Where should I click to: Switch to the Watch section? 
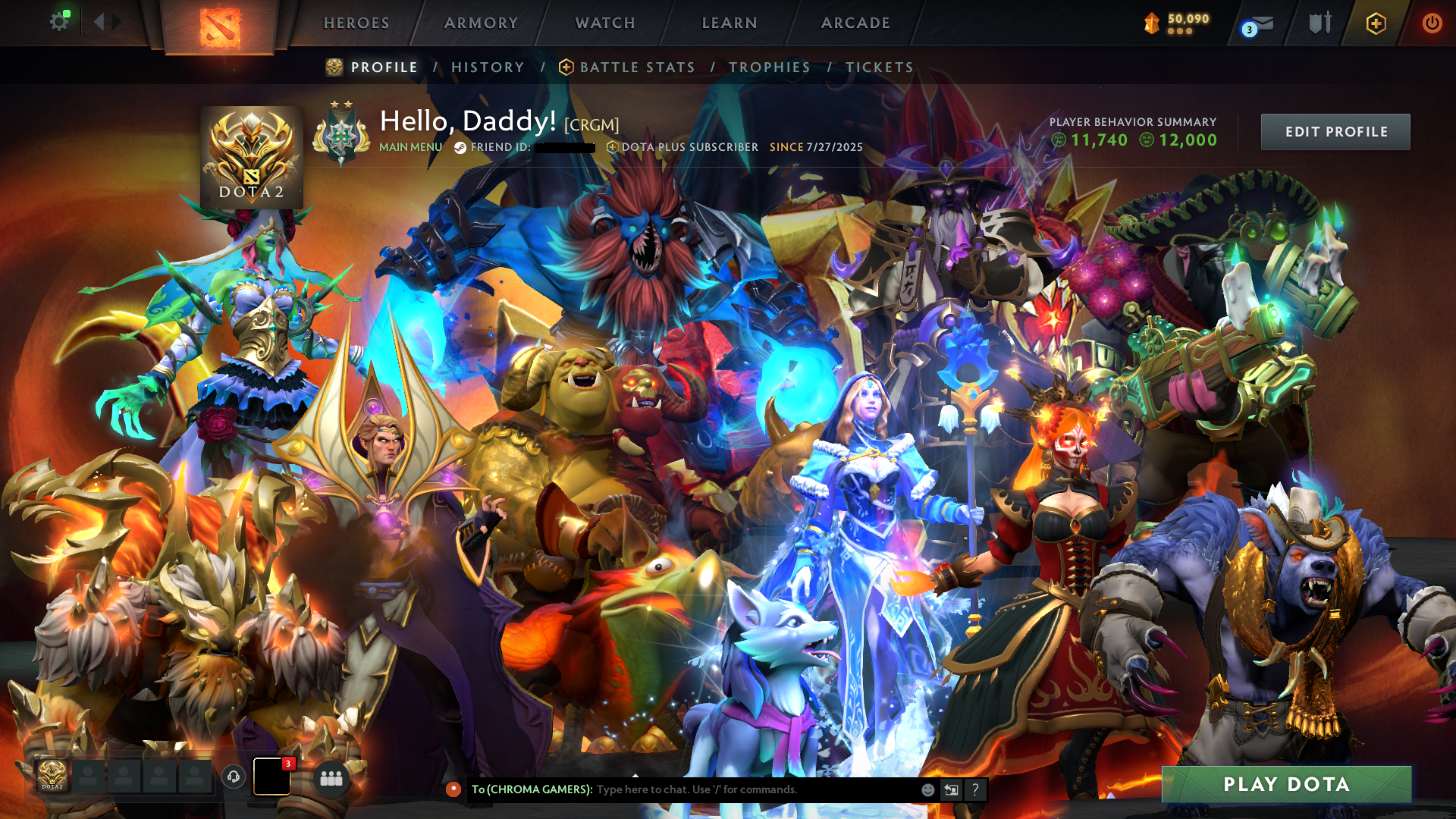[x=605, y=24]
